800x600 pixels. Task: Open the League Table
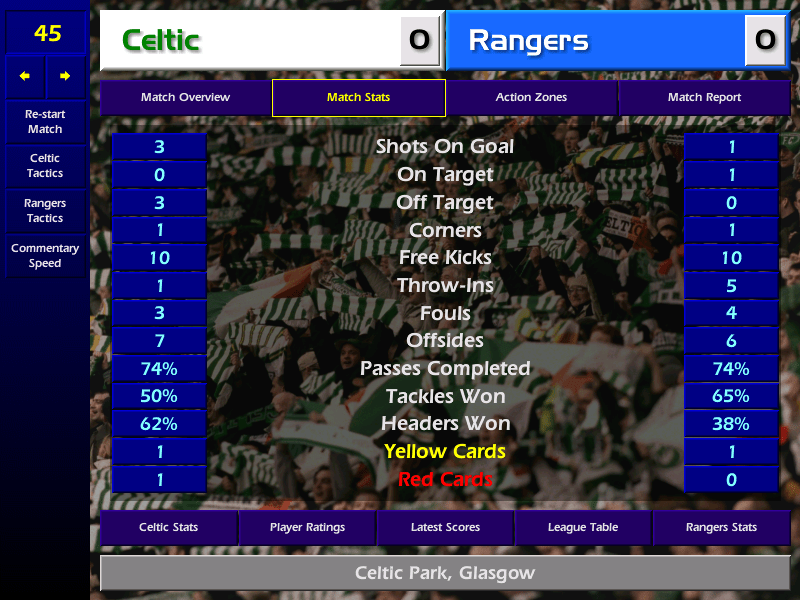coord(583,527)
